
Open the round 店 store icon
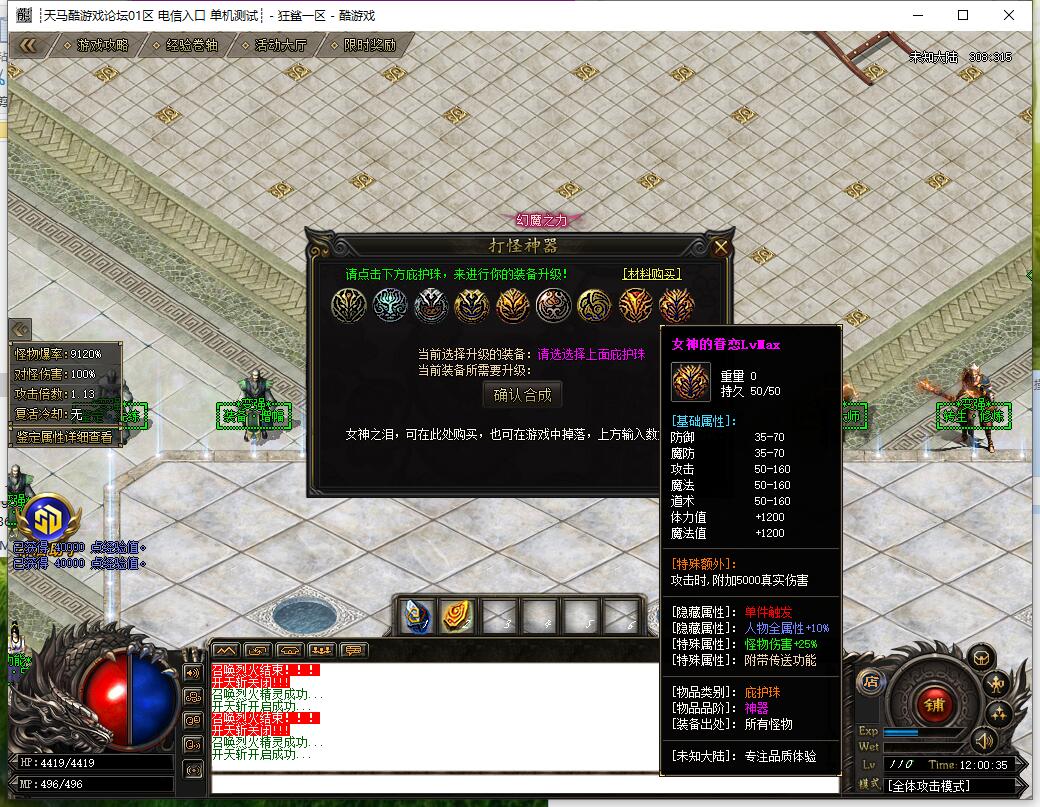(870, 682)
